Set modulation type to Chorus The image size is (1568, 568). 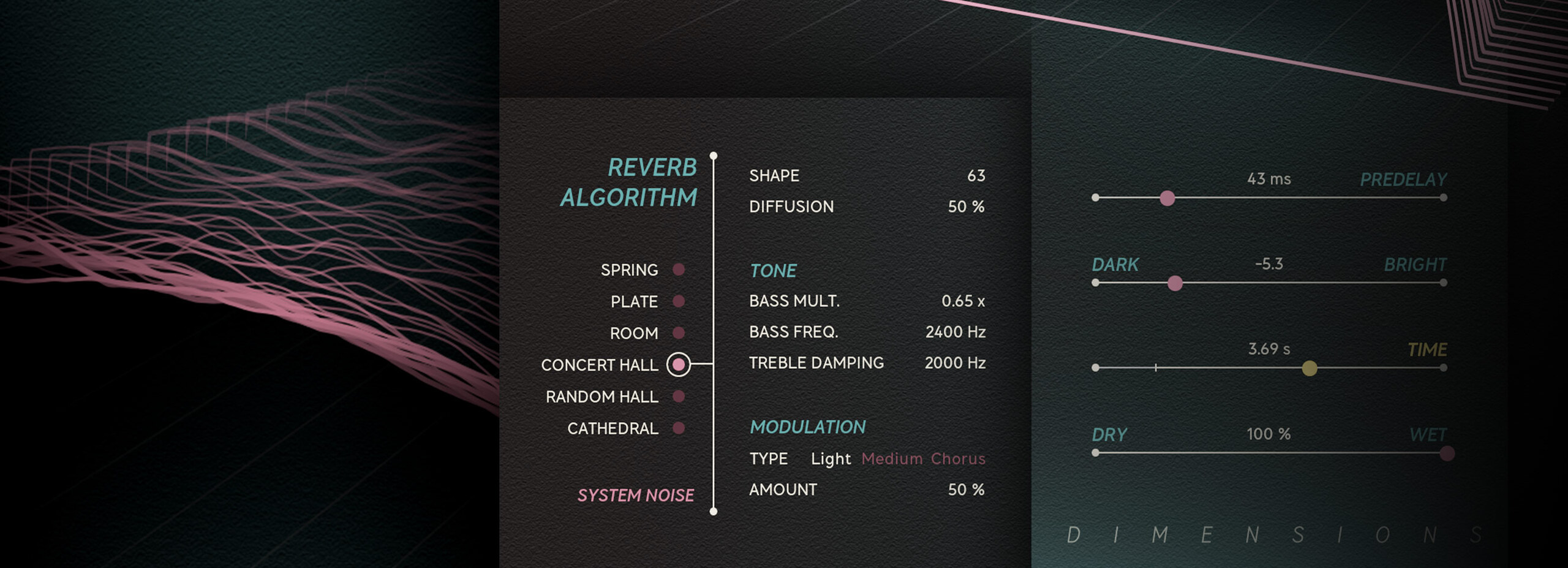[x=958, y=459]
